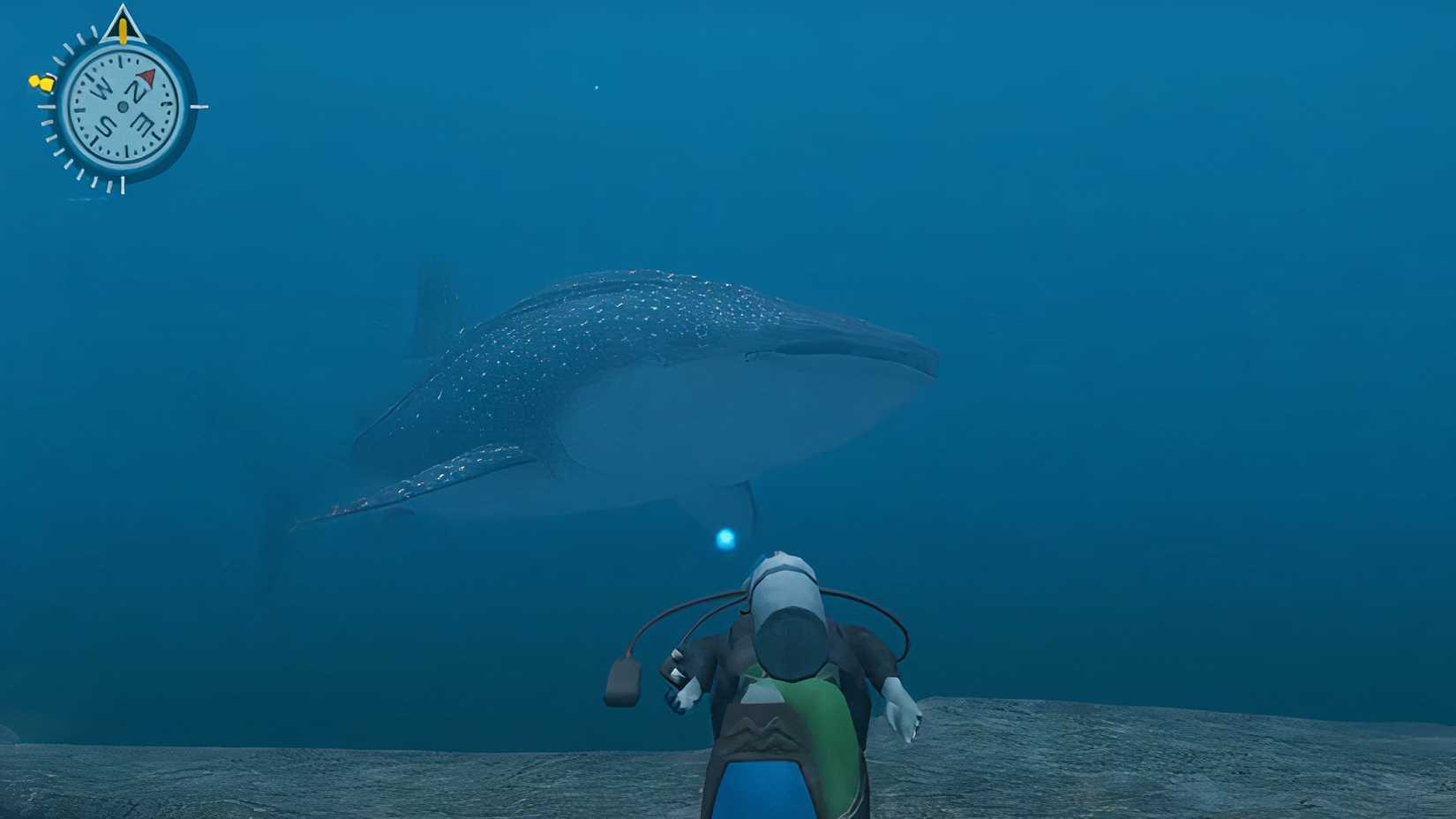
Task: Click the tick mark right of the compass
Action: click(x=199, y=108)
